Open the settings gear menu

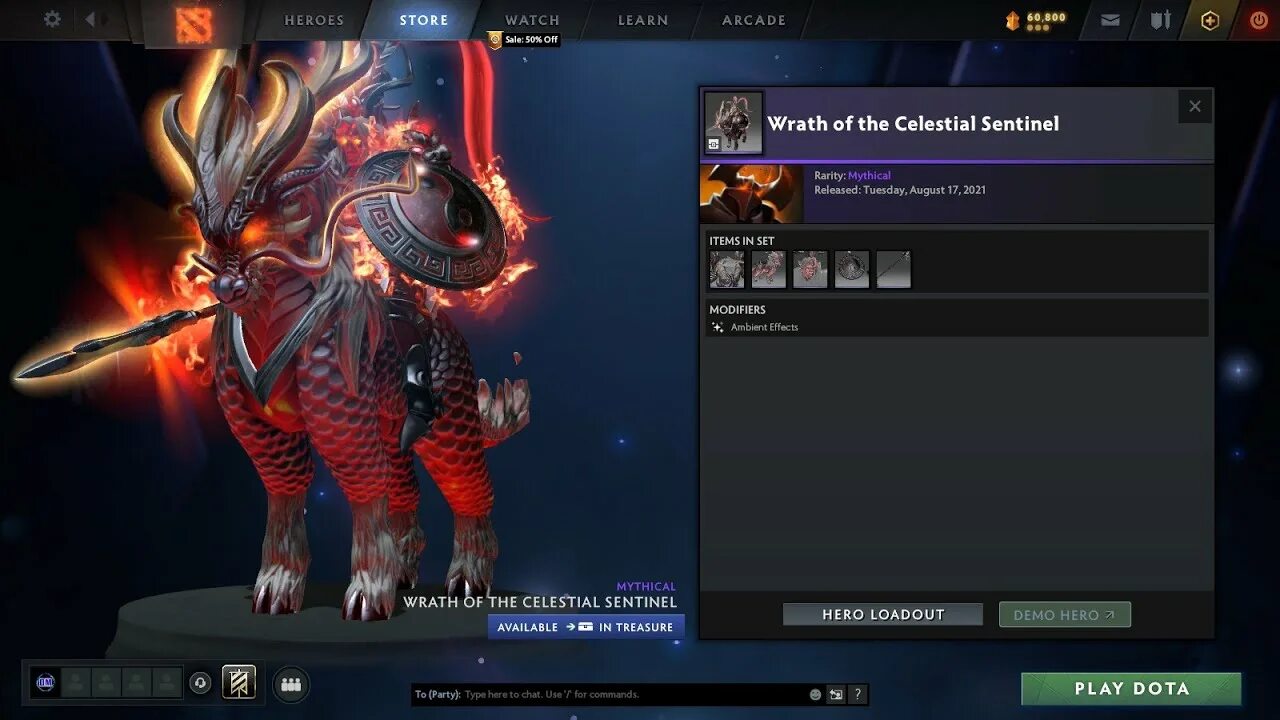tap(52, 19)
